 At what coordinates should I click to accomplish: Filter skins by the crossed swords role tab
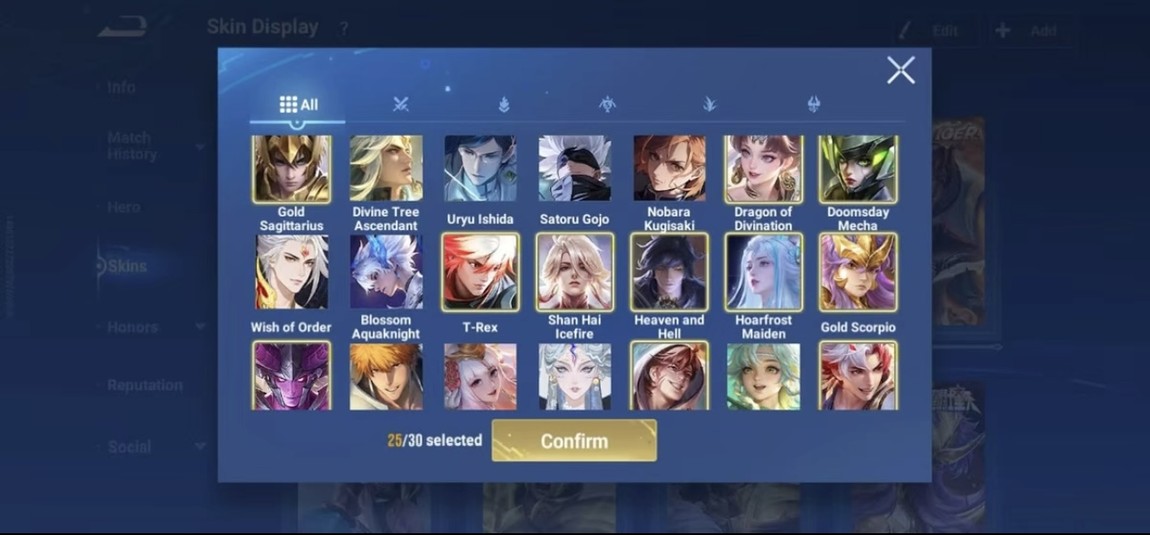coord(401,105)
